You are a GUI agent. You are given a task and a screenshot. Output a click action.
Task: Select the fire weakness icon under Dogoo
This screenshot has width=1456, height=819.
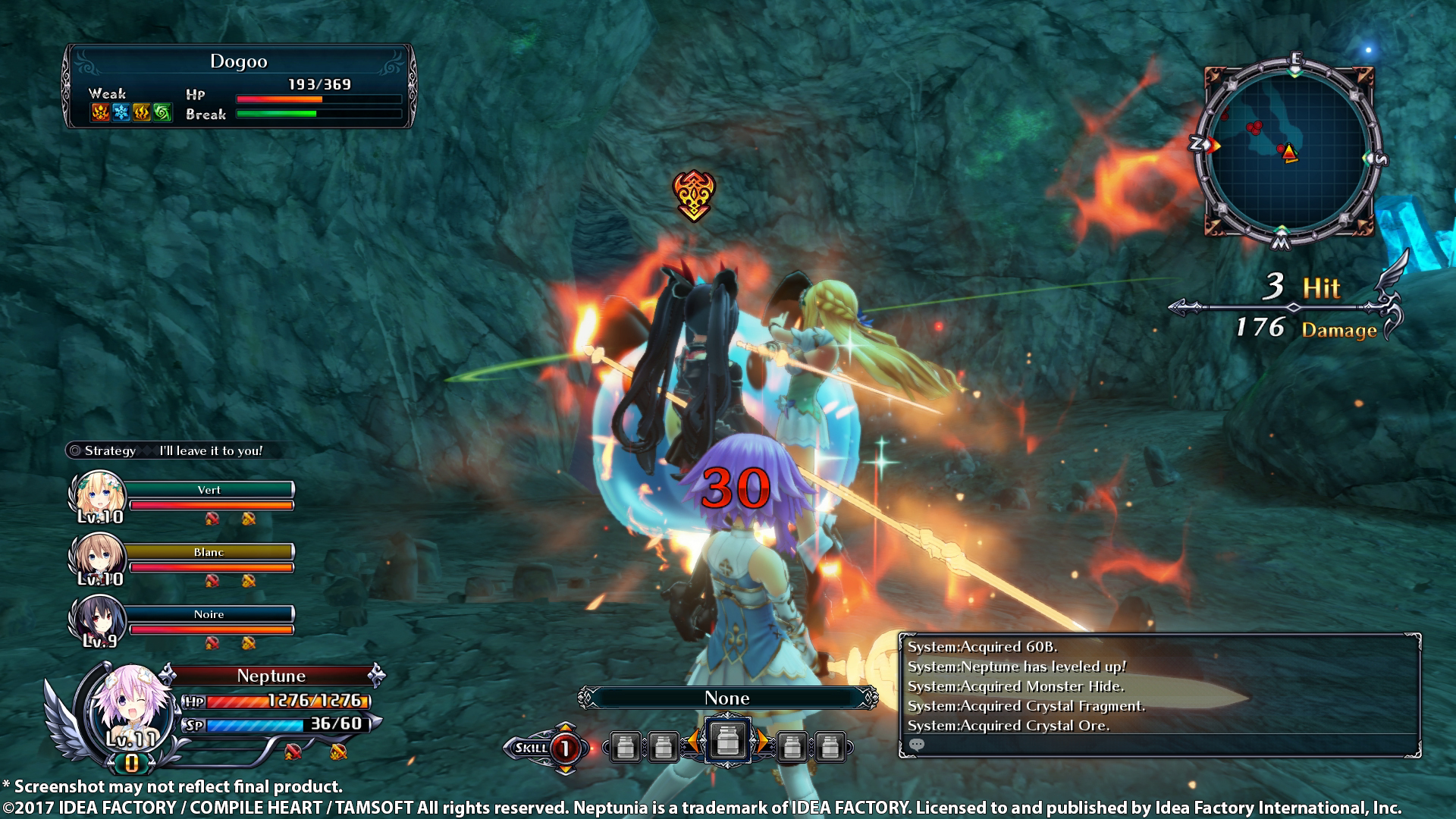[x=99, y=113]
